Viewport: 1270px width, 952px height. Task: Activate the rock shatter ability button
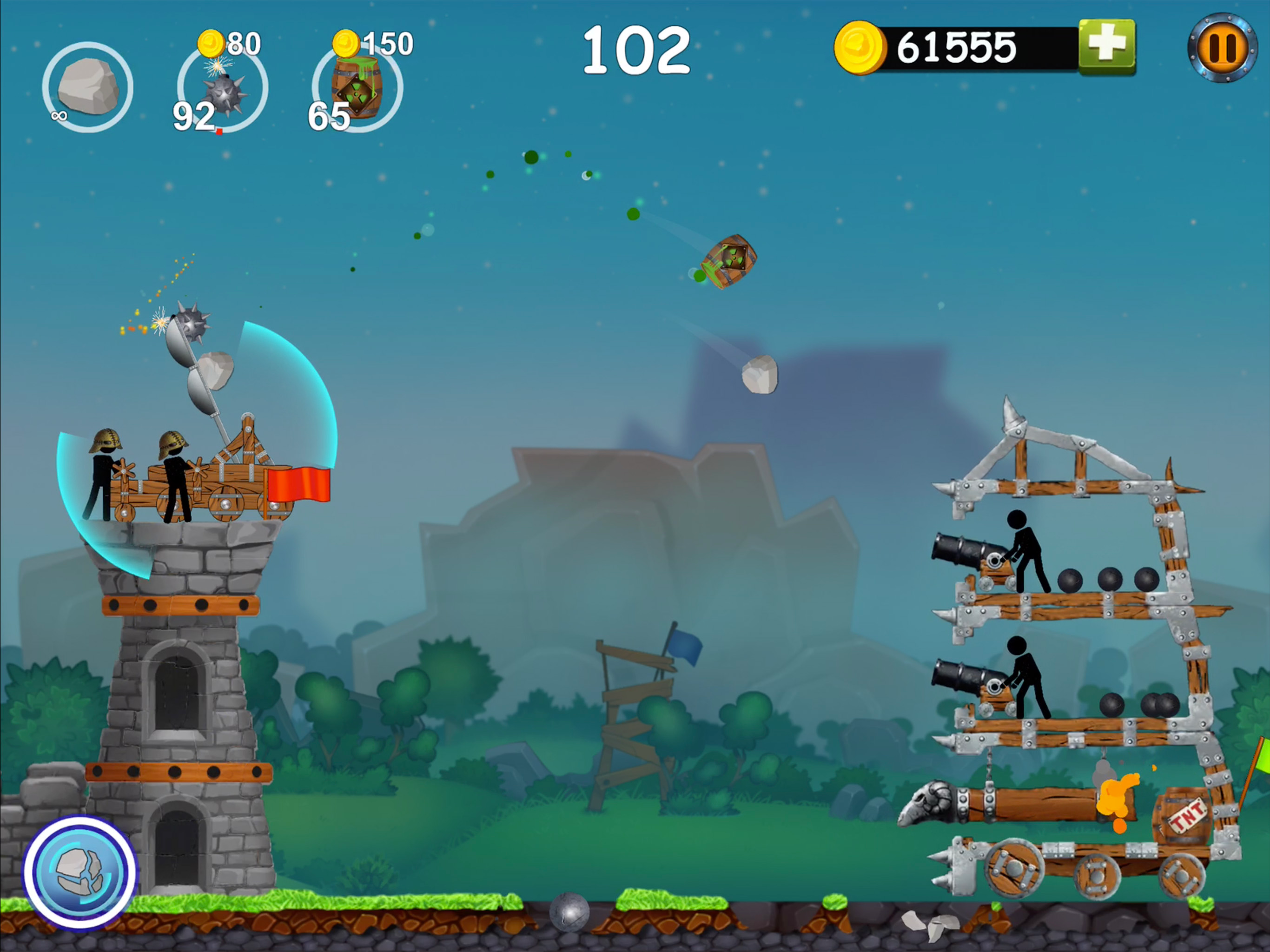tap(80, 872)
